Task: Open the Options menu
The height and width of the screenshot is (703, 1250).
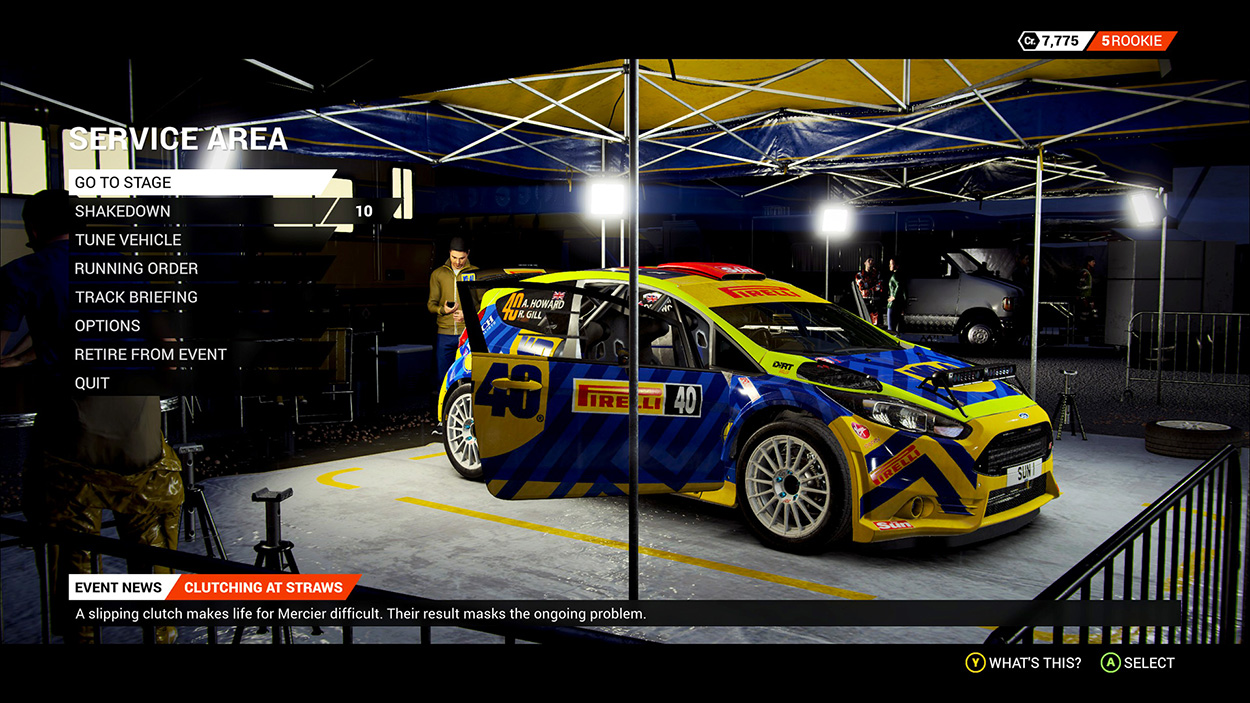Action: point(108,326)
